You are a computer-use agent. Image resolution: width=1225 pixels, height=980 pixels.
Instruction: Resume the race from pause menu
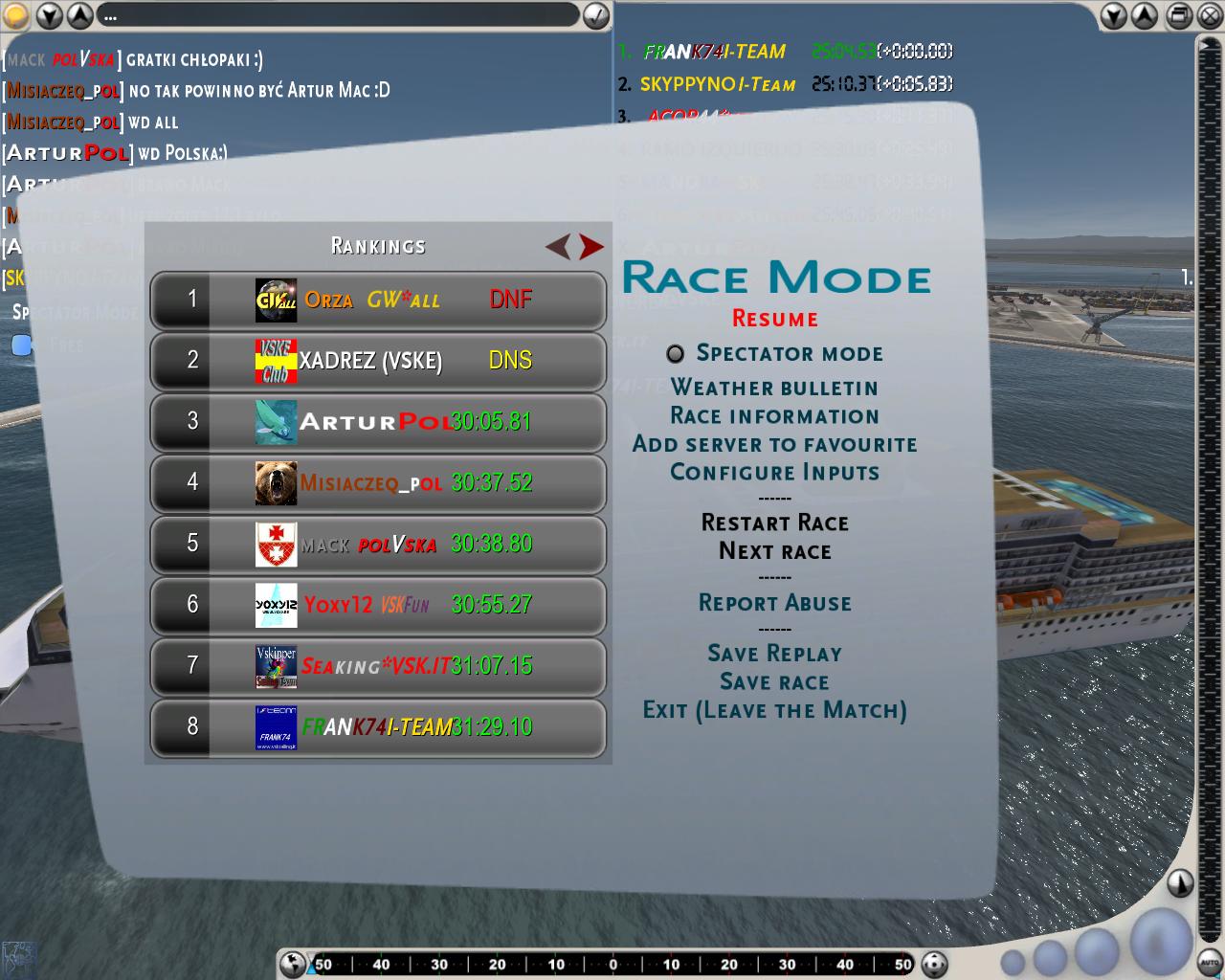774,319
